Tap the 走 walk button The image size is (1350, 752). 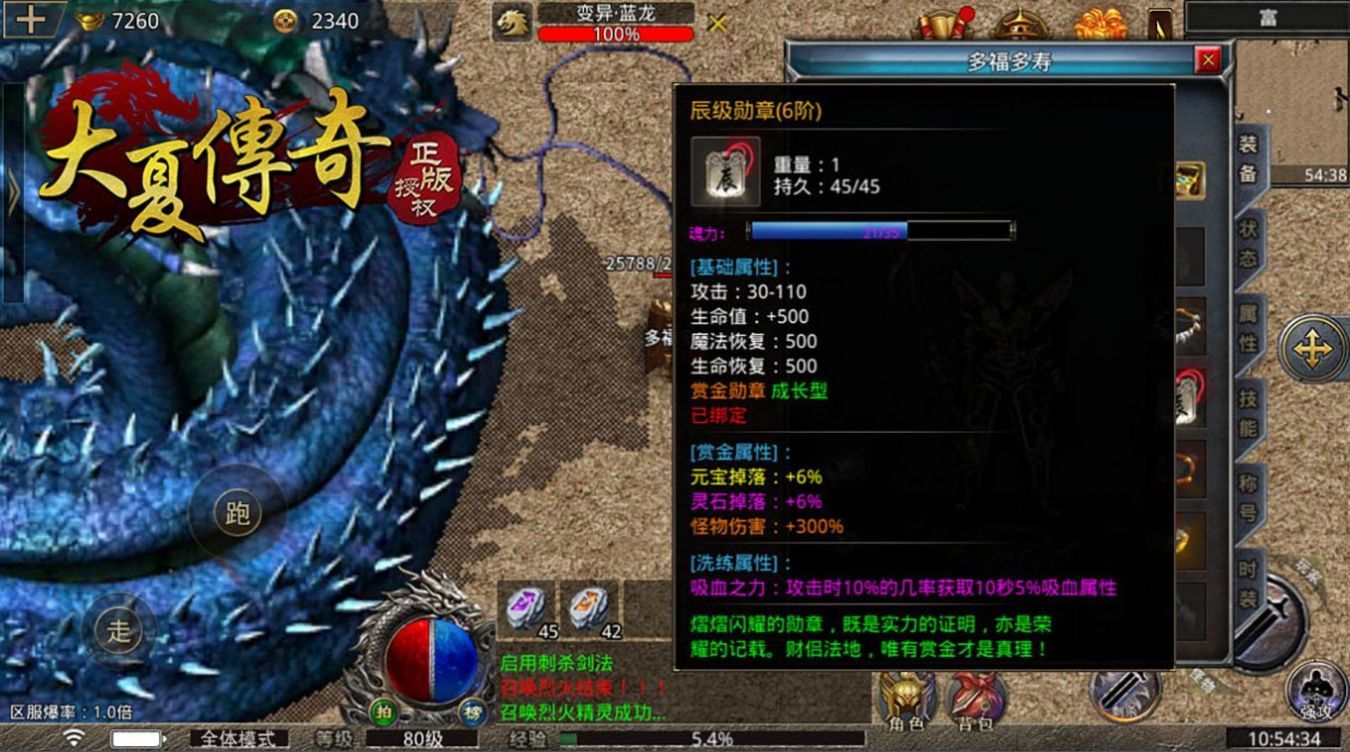[119, 631]
